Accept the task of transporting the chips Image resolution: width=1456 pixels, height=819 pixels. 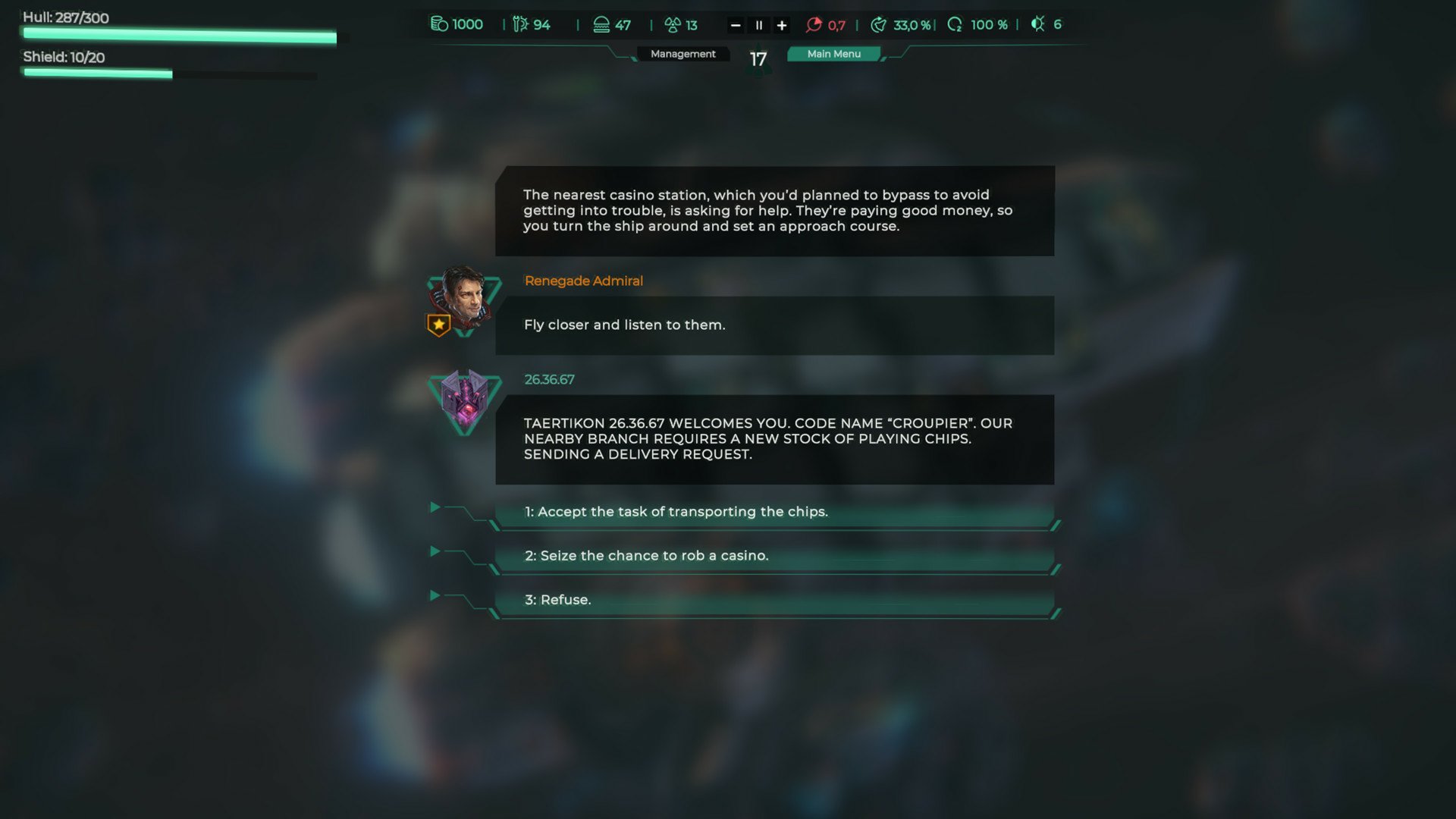(x=773, y=512)
